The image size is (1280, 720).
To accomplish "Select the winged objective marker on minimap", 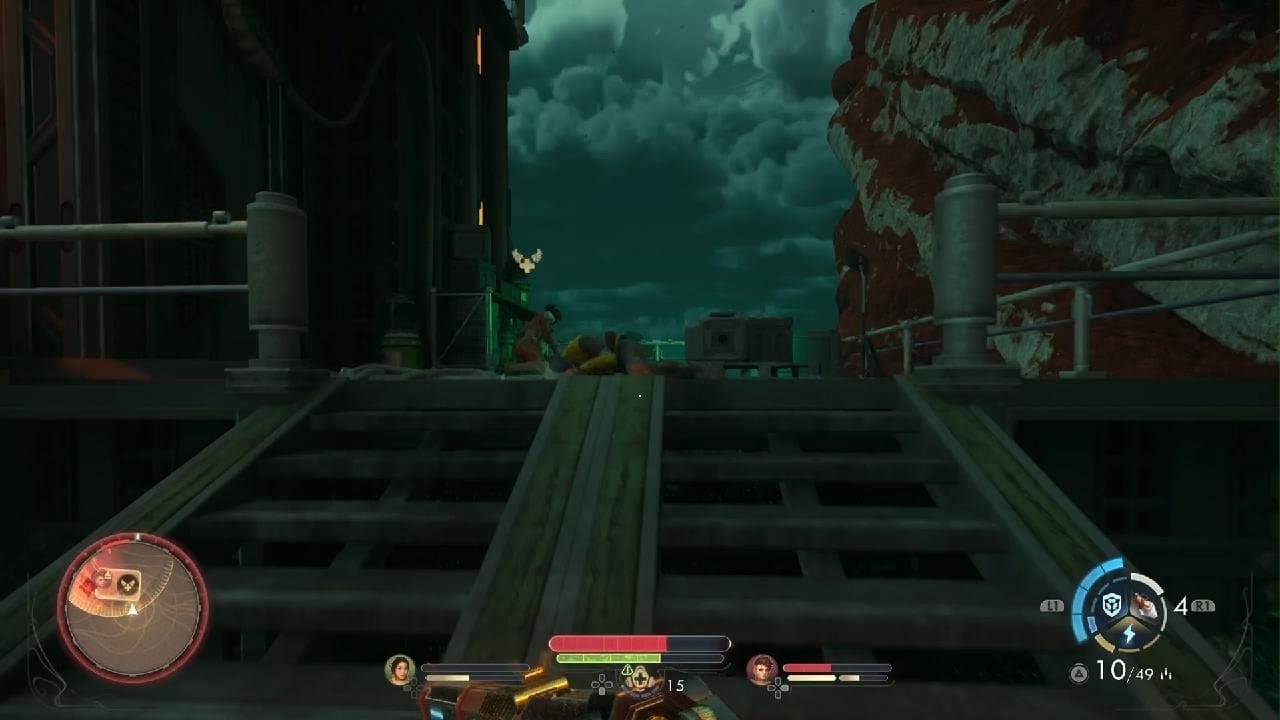I will 128,586.
